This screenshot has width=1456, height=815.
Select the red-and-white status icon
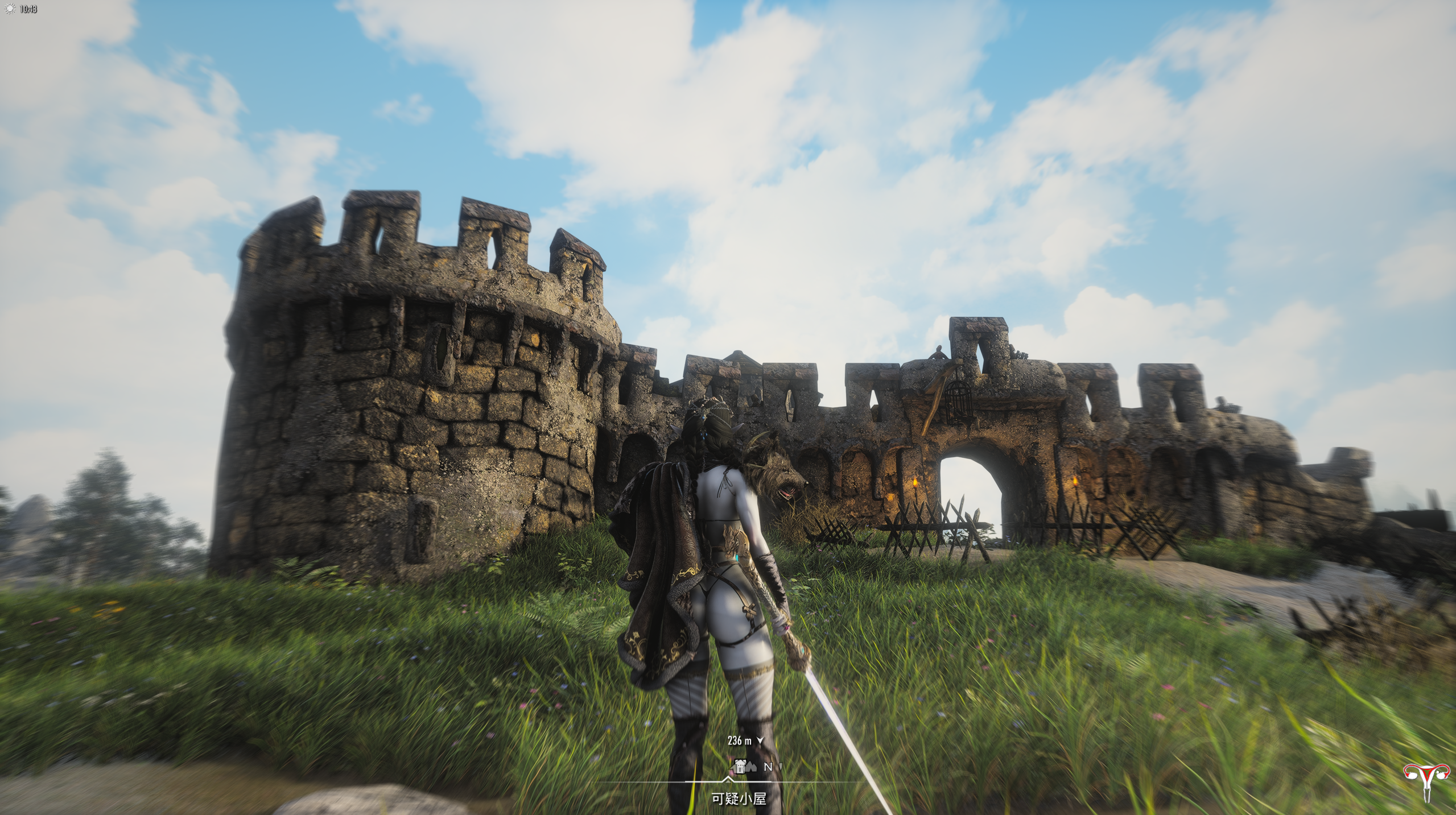coord(1427,782)
